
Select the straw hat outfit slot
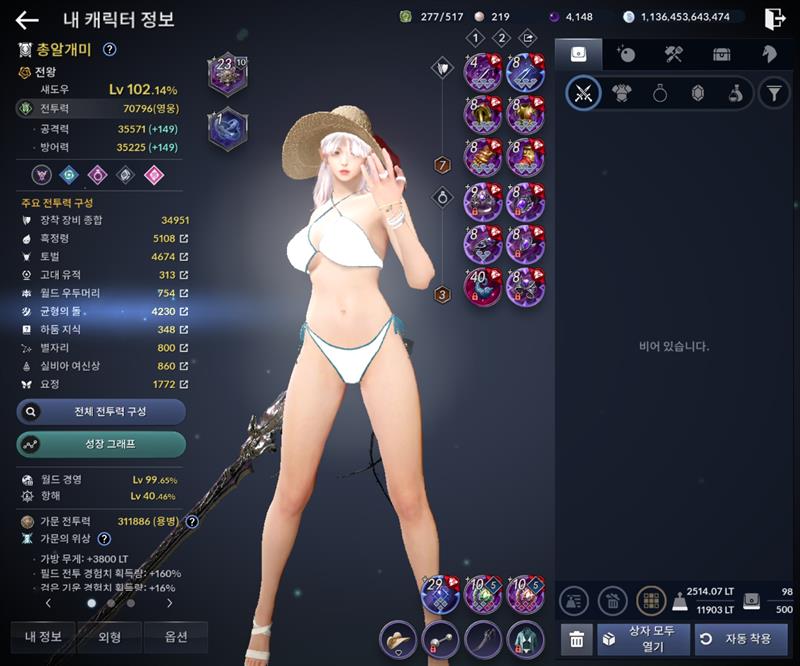pos(397,638)
